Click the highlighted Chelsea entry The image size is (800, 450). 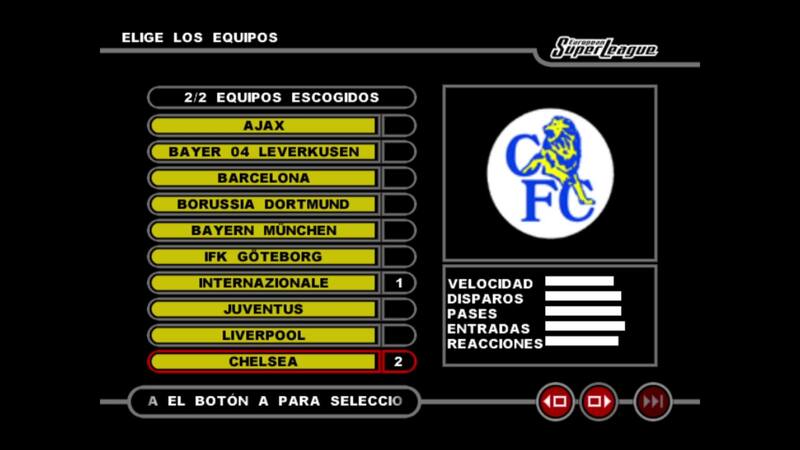264,361
